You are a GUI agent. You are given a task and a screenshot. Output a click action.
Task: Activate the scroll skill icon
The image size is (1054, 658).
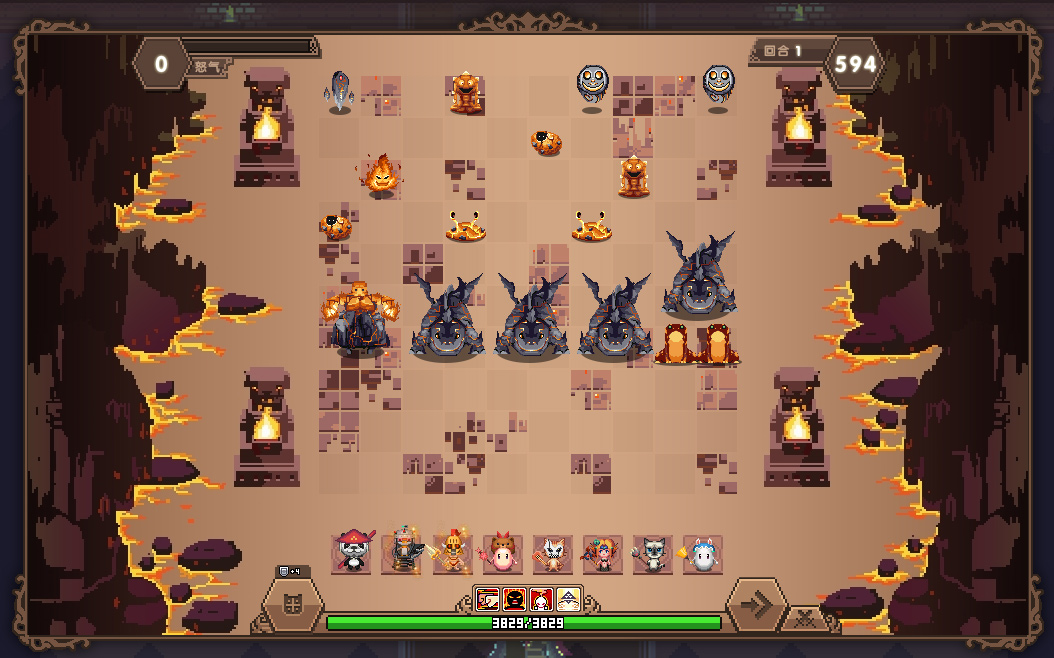[x=488, y=599]
